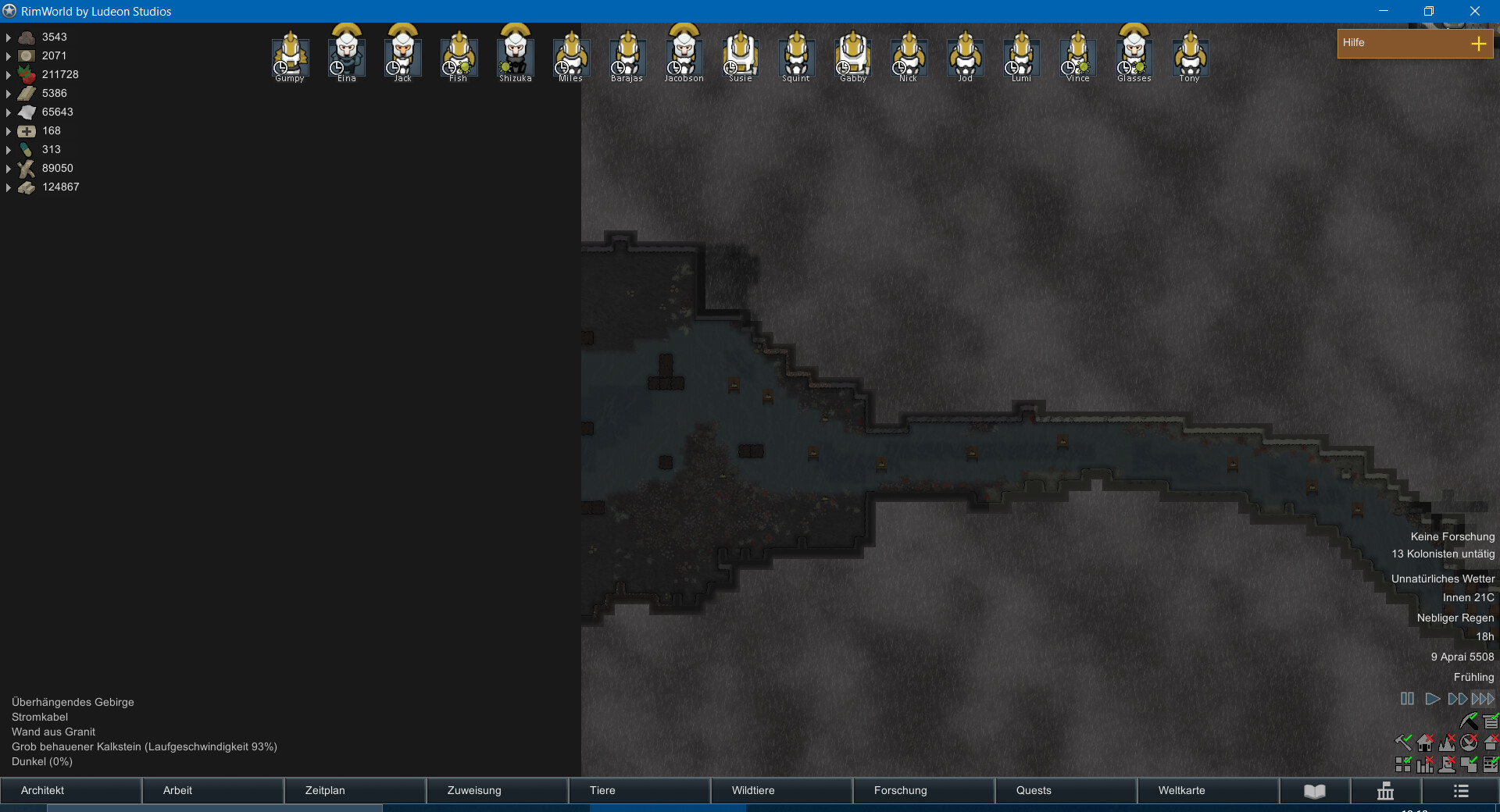Screen dimensions: 1500x812
Task: Open the Wildtiere tab
Action: click(x=781, y=790)
